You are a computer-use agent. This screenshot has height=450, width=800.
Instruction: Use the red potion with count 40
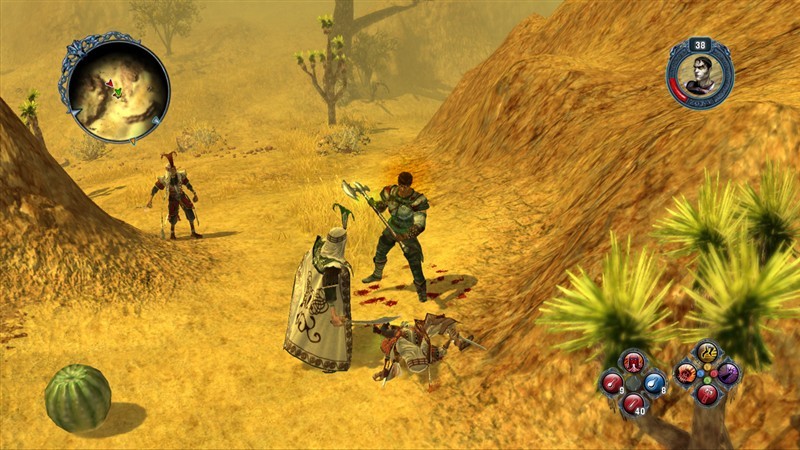tap(633, 402)
